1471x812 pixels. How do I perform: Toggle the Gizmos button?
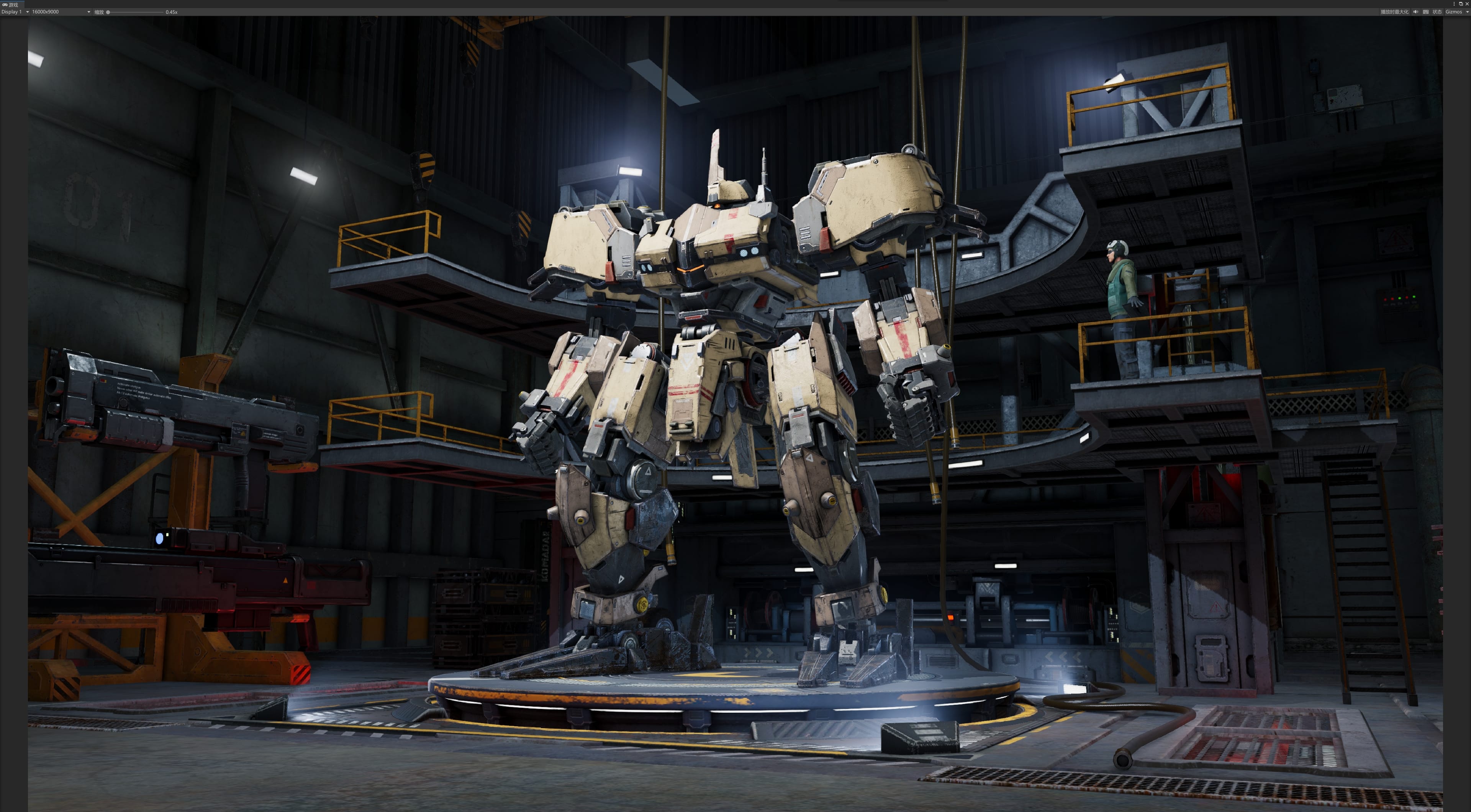coord(1453,12)
